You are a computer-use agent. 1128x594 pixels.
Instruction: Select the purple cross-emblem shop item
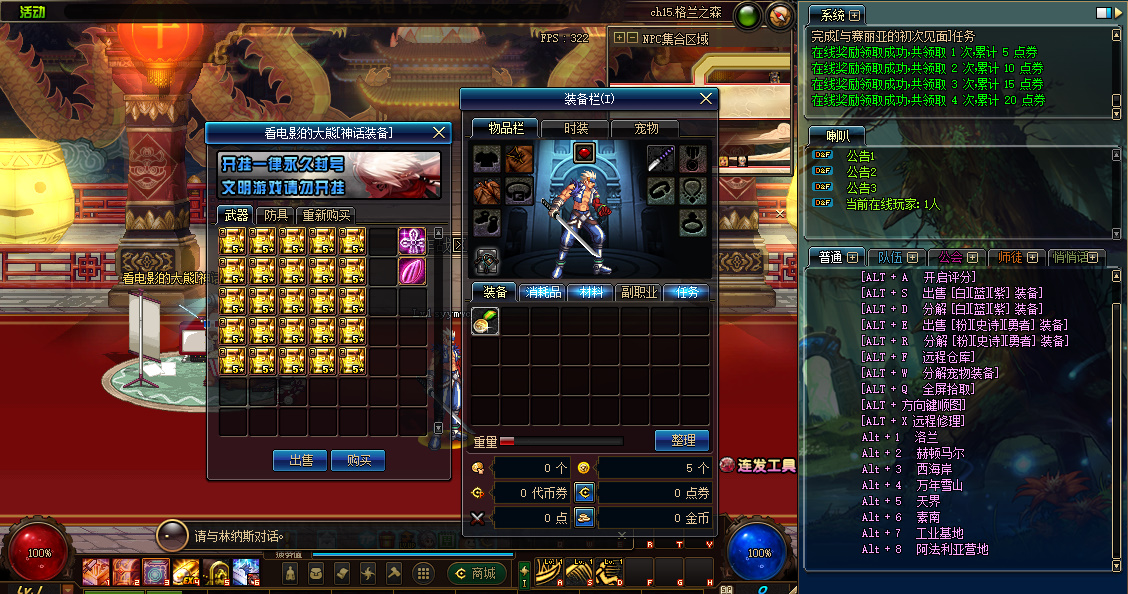(x=412, y=240)
